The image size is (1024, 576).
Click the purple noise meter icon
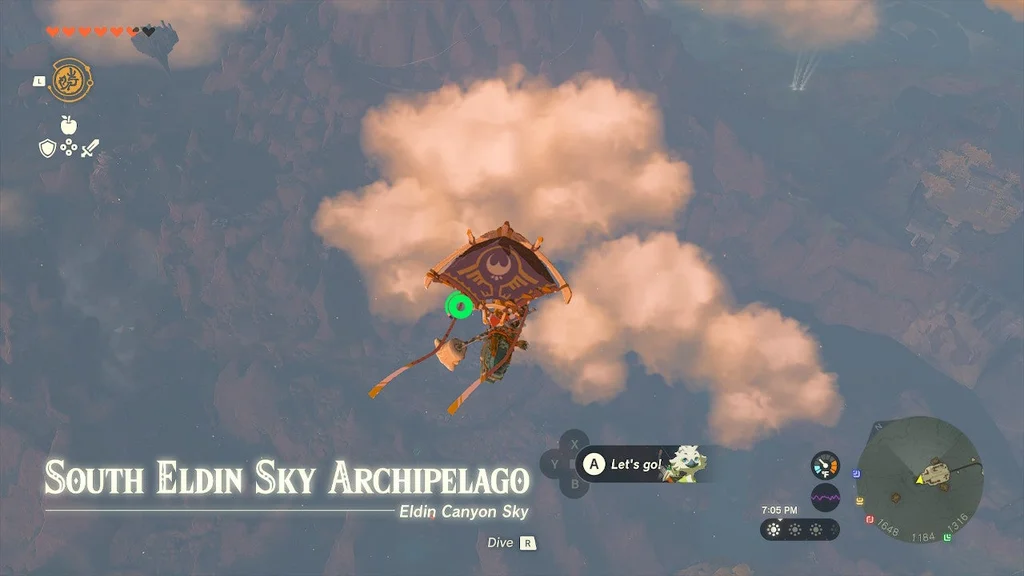pyautogui.click(x=825, y=497)
